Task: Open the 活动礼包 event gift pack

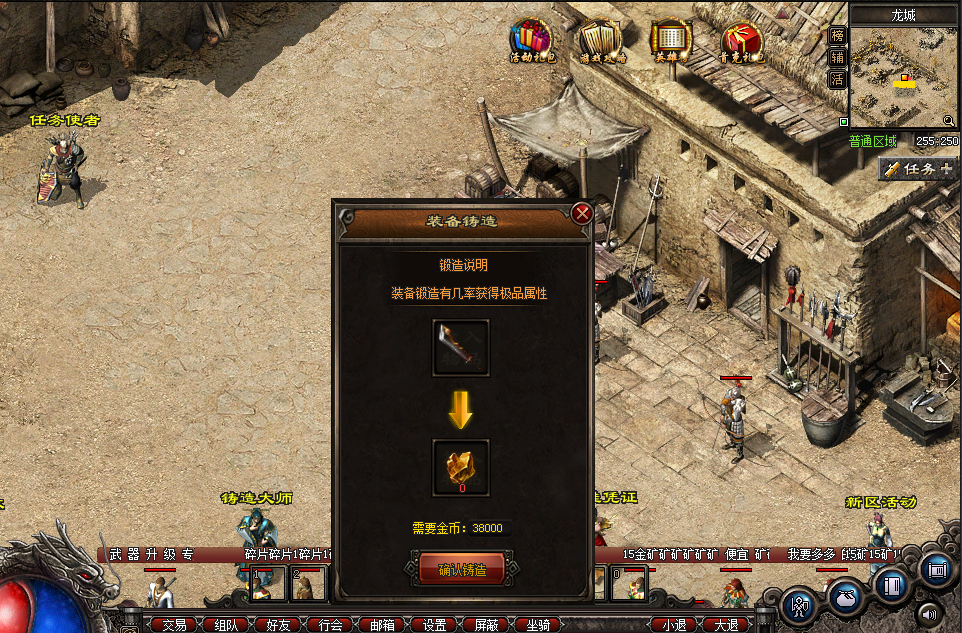Action: click(x=529, y=42)
